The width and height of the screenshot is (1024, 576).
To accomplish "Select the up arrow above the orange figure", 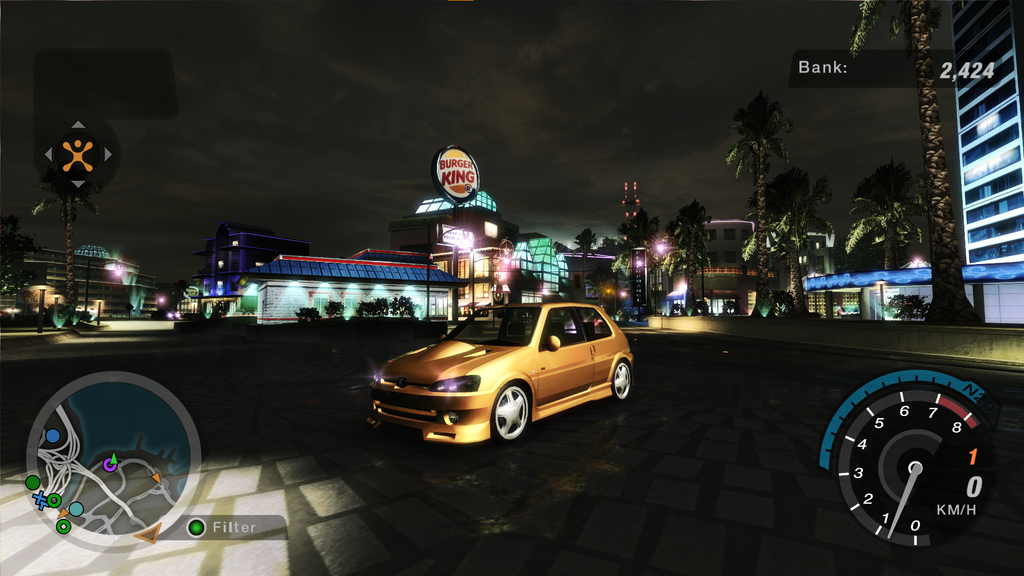I will click(77, 126).
